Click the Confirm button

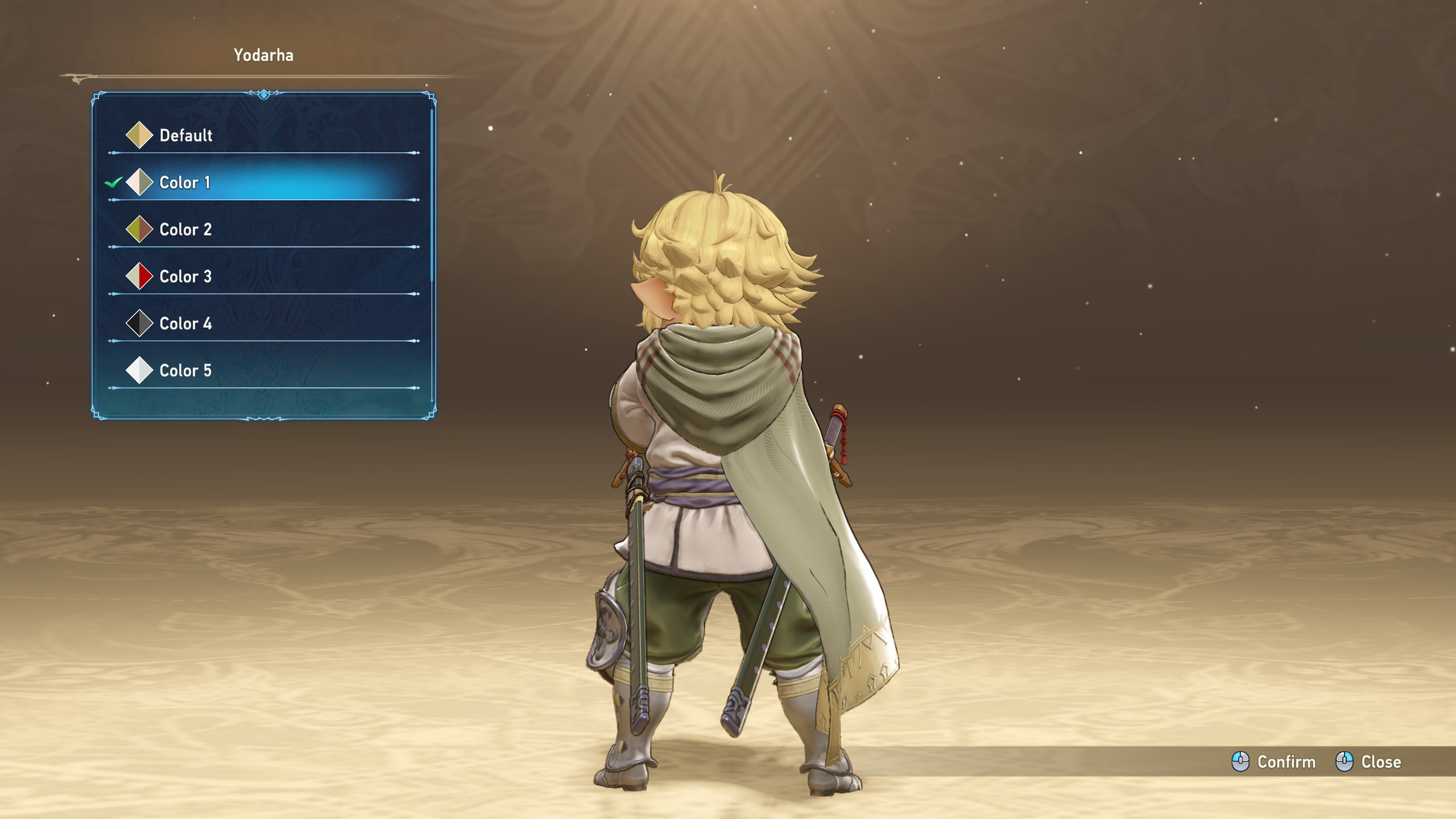coord(1274,762)
